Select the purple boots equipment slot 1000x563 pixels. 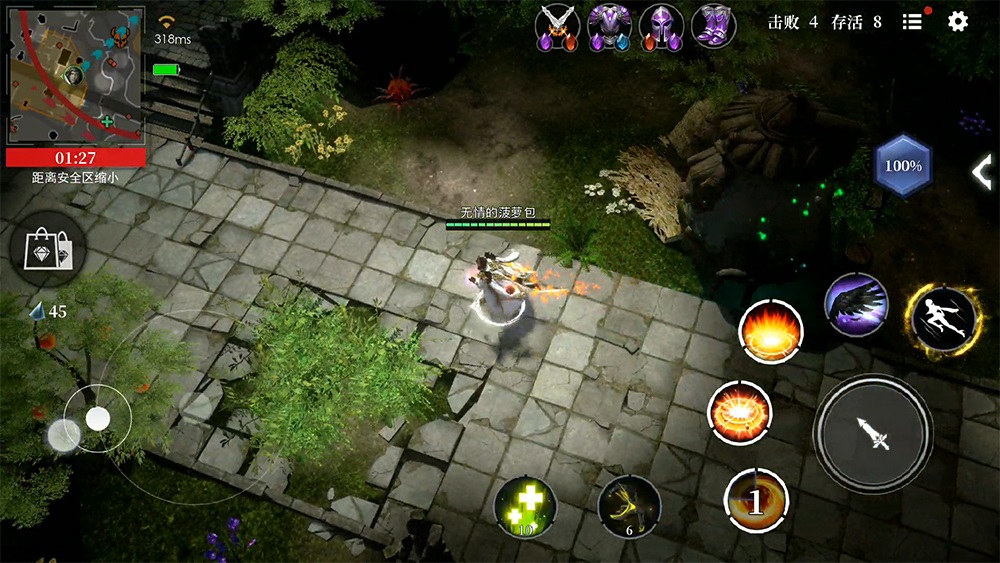click(714, 25)
